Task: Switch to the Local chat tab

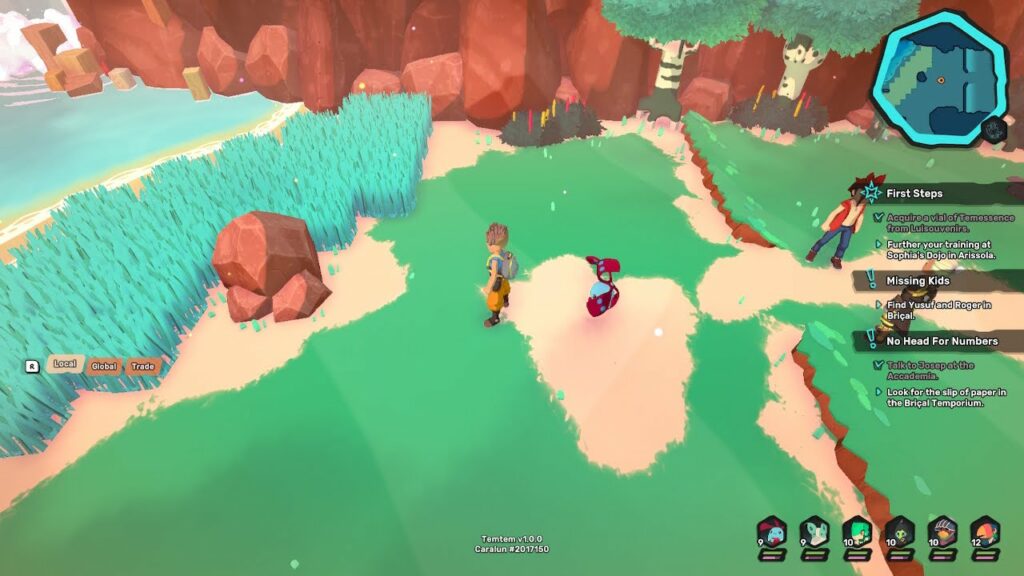Action: 65,364
